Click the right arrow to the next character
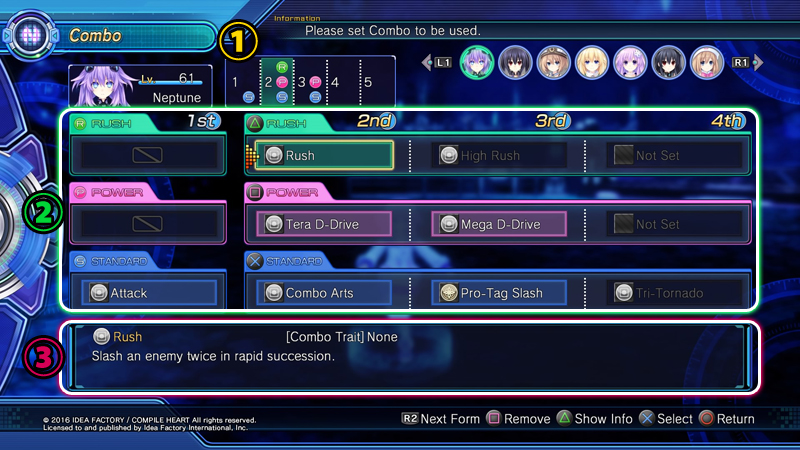 pyautogui.click(x=757, y=62)
